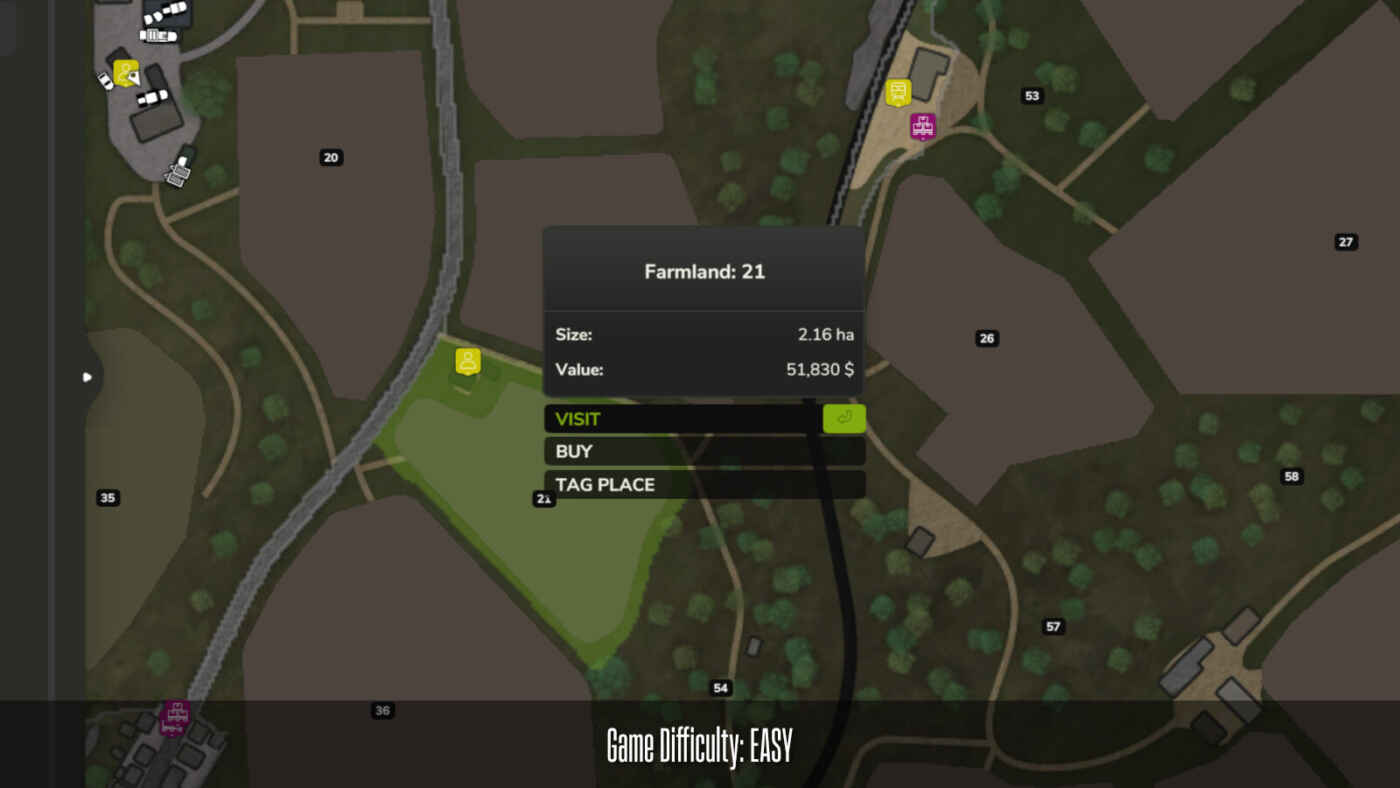Click the yellow player marker near farmland 21
Image resolution: width=1400 pixels, height=788 pixels.
point(466,361)
